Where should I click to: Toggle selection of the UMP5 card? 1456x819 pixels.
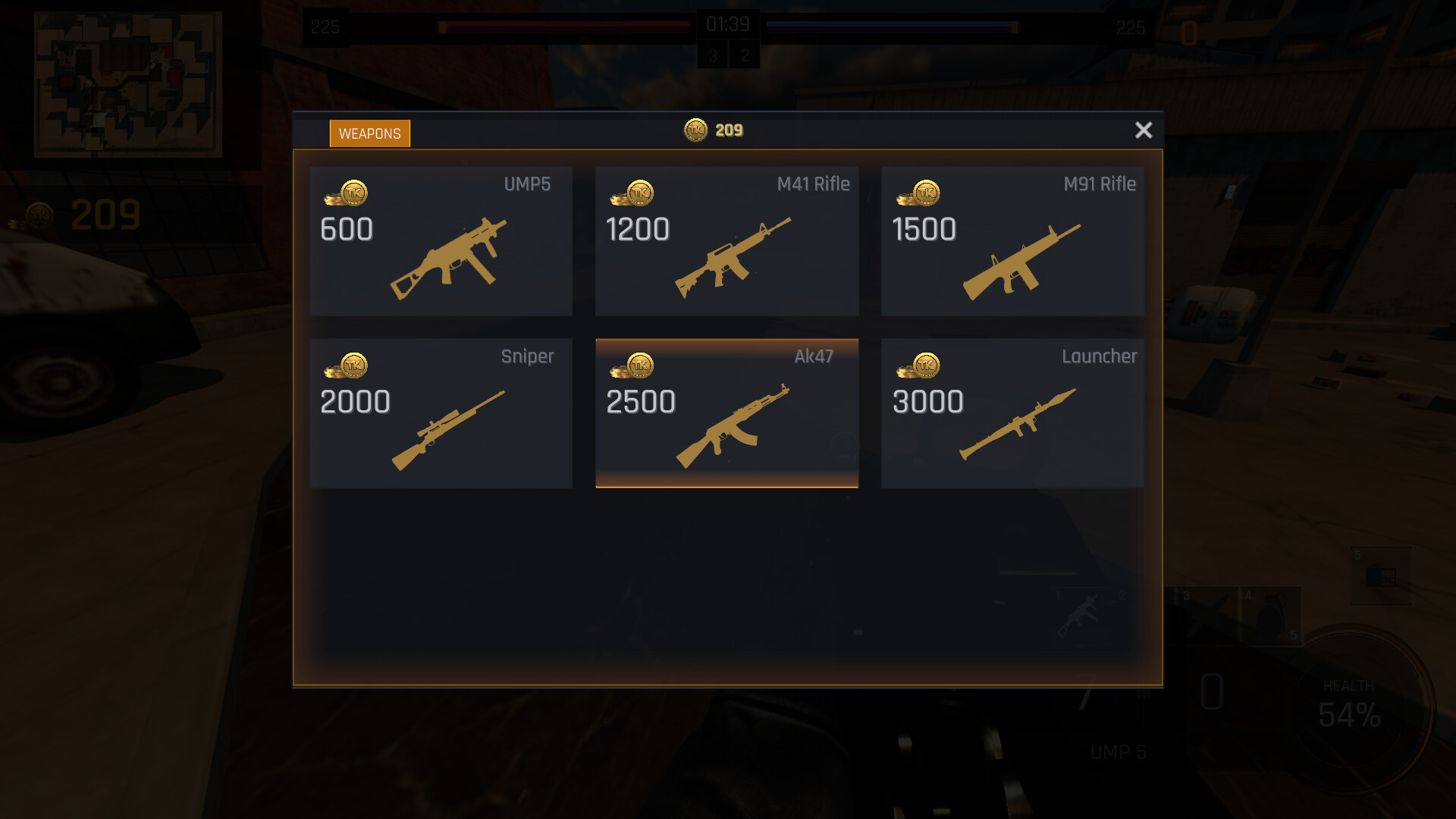click(441, 241)
